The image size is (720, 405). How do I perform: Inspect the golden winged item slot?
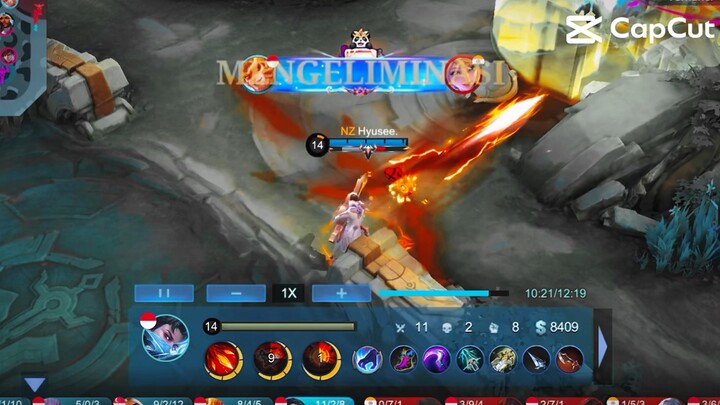pos(503,360)
